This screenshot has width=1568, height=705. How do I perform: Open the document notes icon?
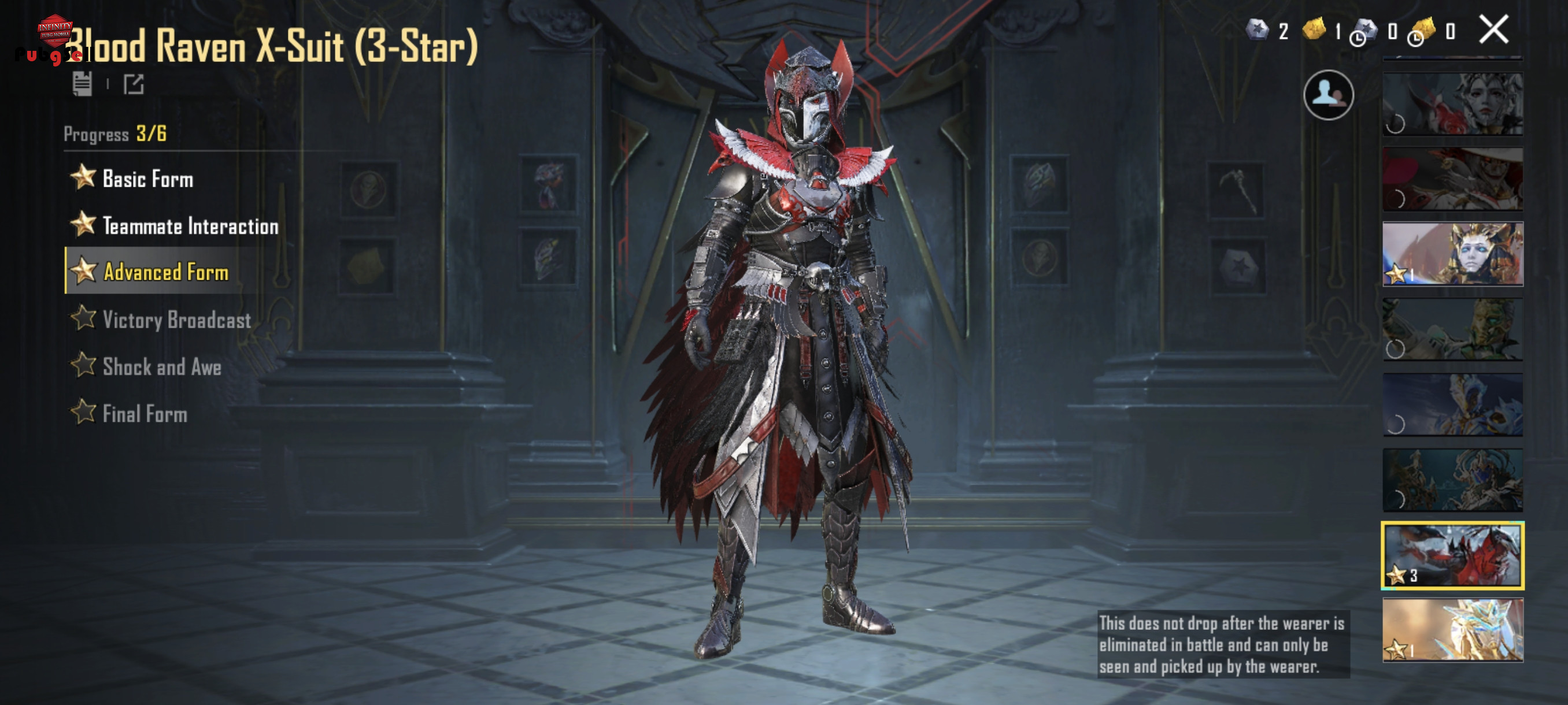82,84
